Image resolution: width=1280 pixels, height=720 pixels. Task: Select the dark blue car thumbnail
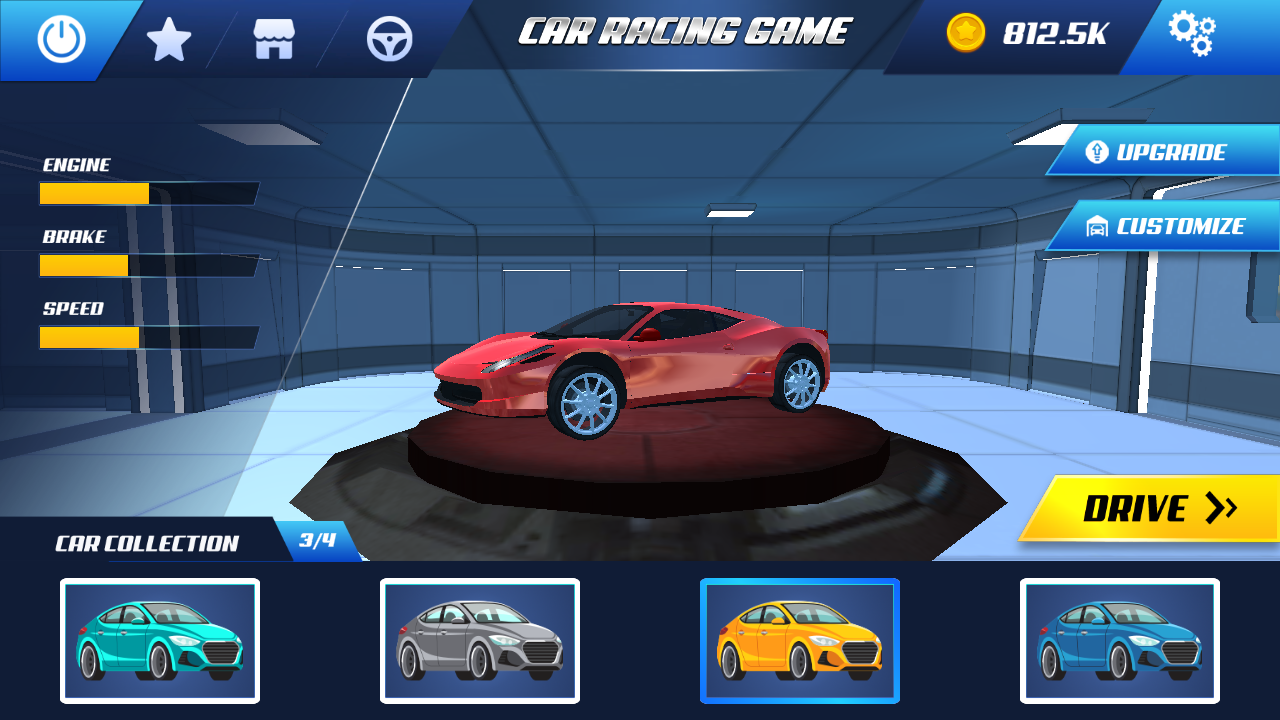(1119, 641)
